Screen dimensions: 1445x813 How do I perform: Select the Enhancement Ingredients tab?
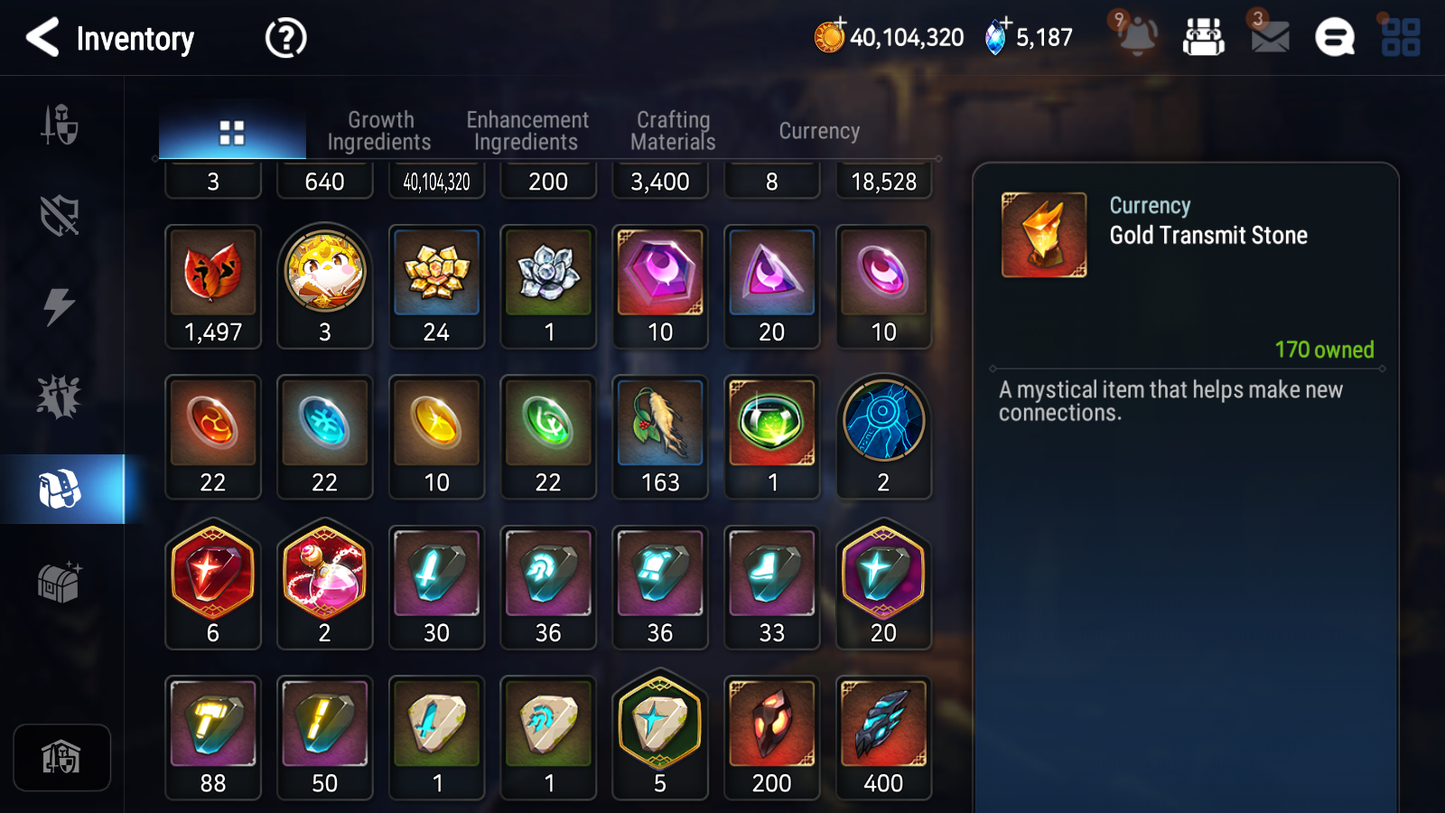point(527,130)
